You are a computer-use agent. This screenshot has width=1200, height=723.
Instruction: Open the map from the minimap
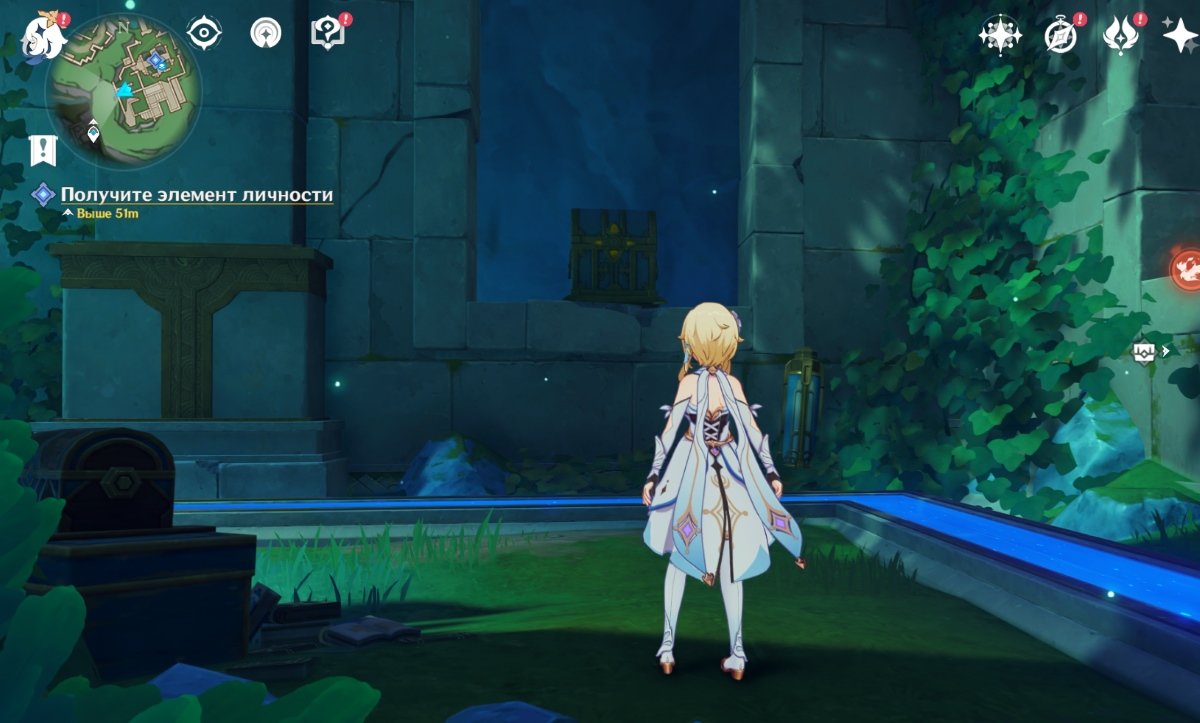point(125,92)
